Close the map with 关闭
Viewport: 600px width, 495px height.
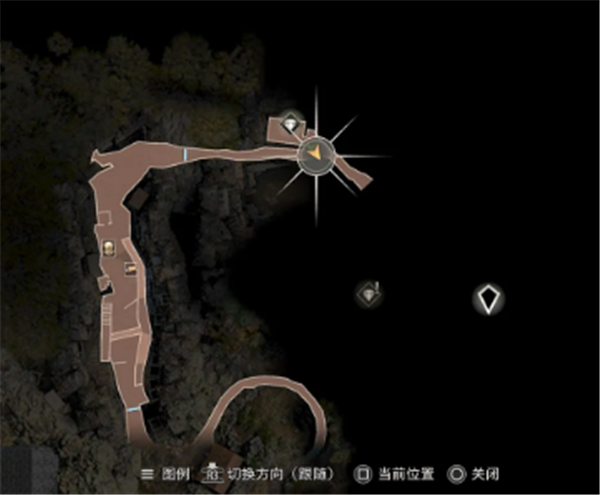[476, 473]
